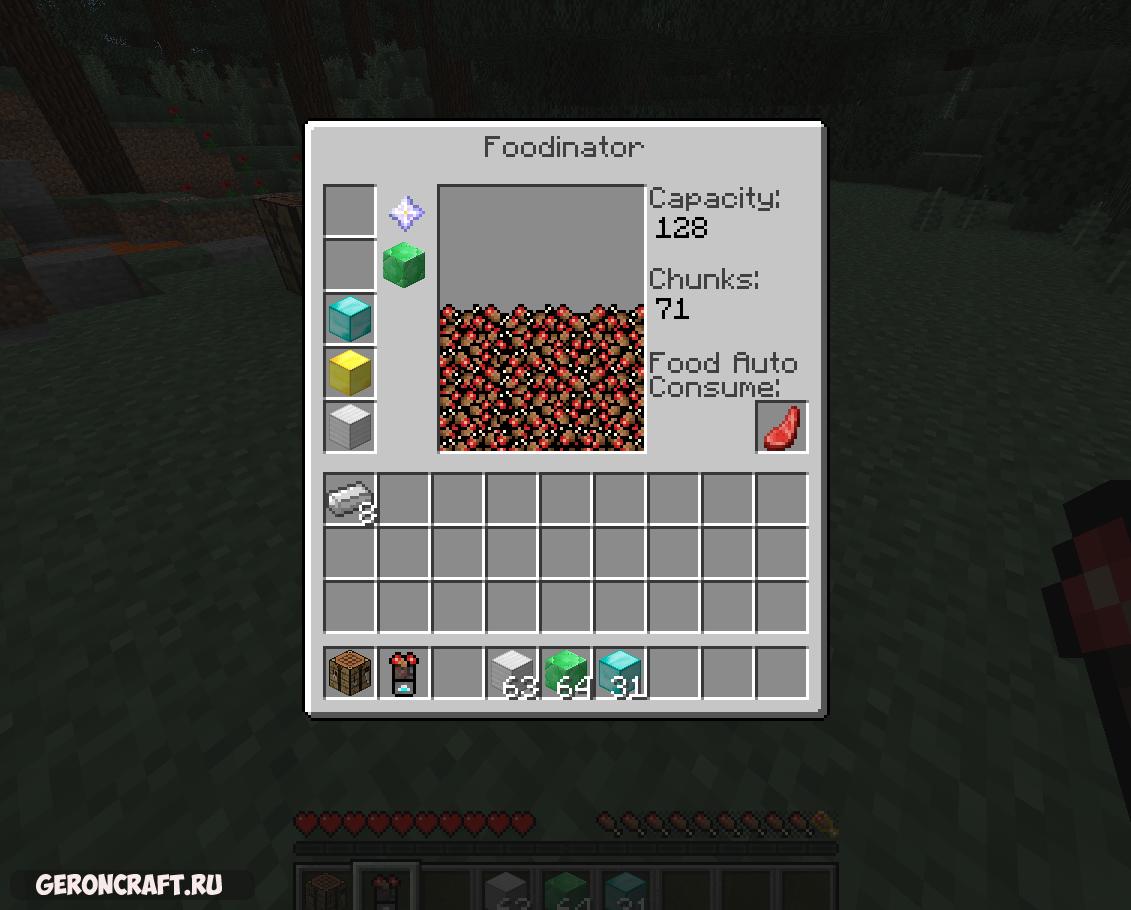Select the crafting table in the hotbar
The height and width of the screenshot is (910, 1131).
350,673
